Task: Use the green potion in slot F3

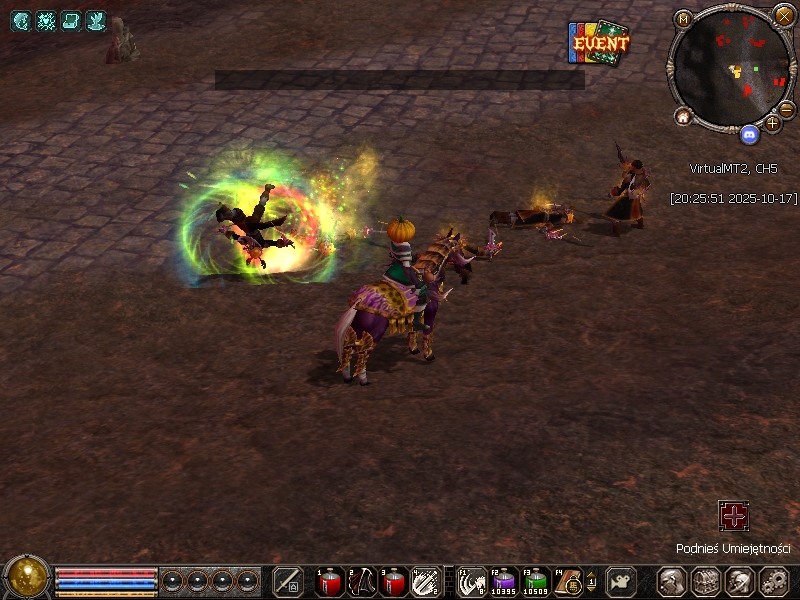Action: (537, 580)
